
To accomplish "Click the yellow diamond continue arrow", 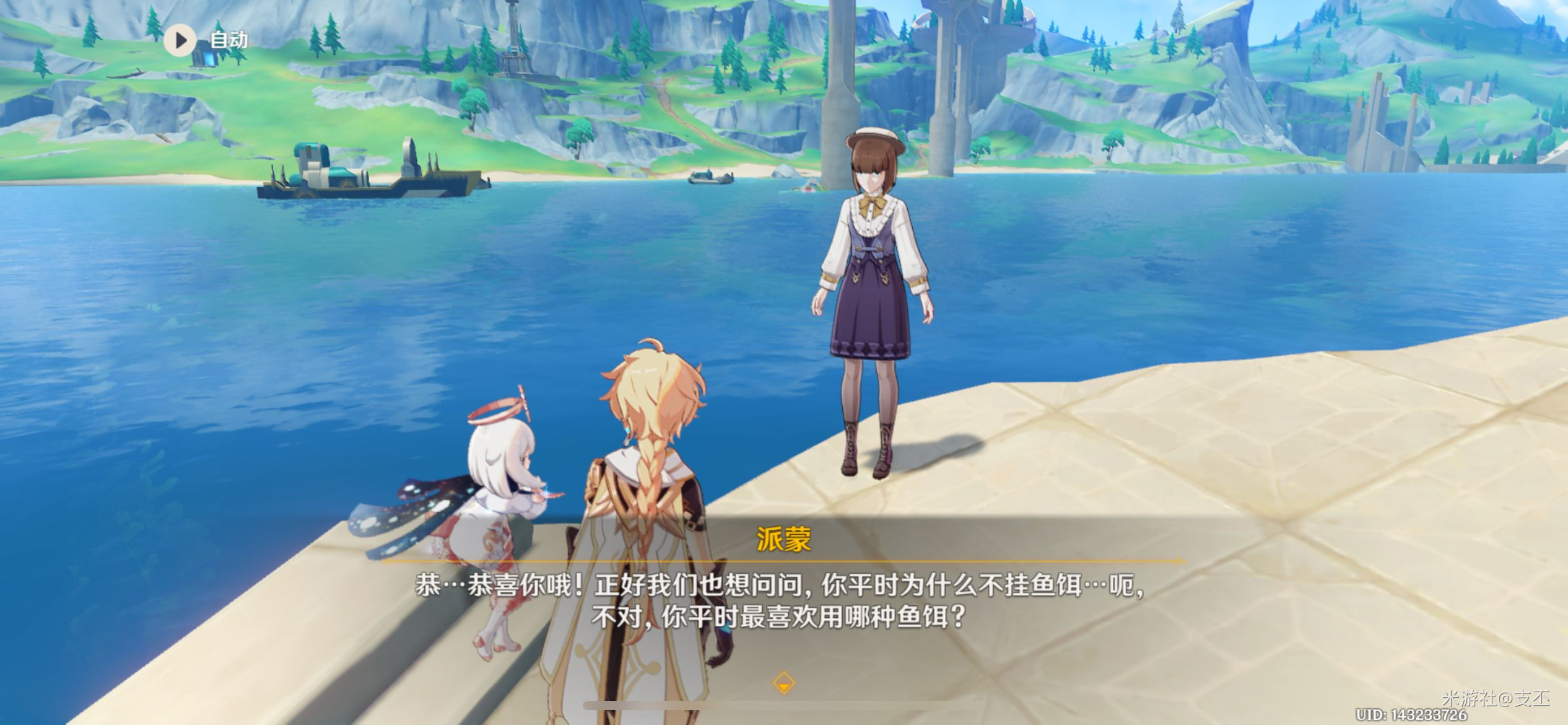I will (783, 683).
